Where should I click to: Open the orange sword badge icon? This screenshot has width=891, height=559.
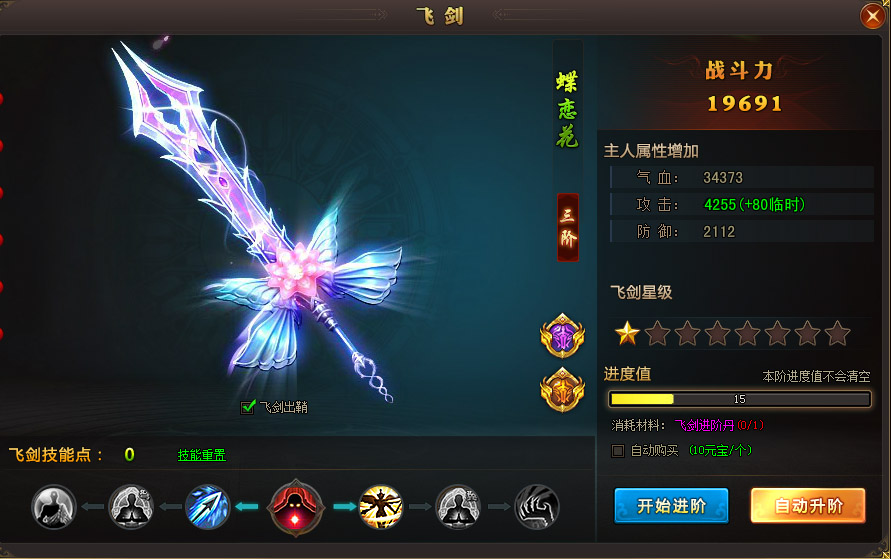click(x=562, y=389)
